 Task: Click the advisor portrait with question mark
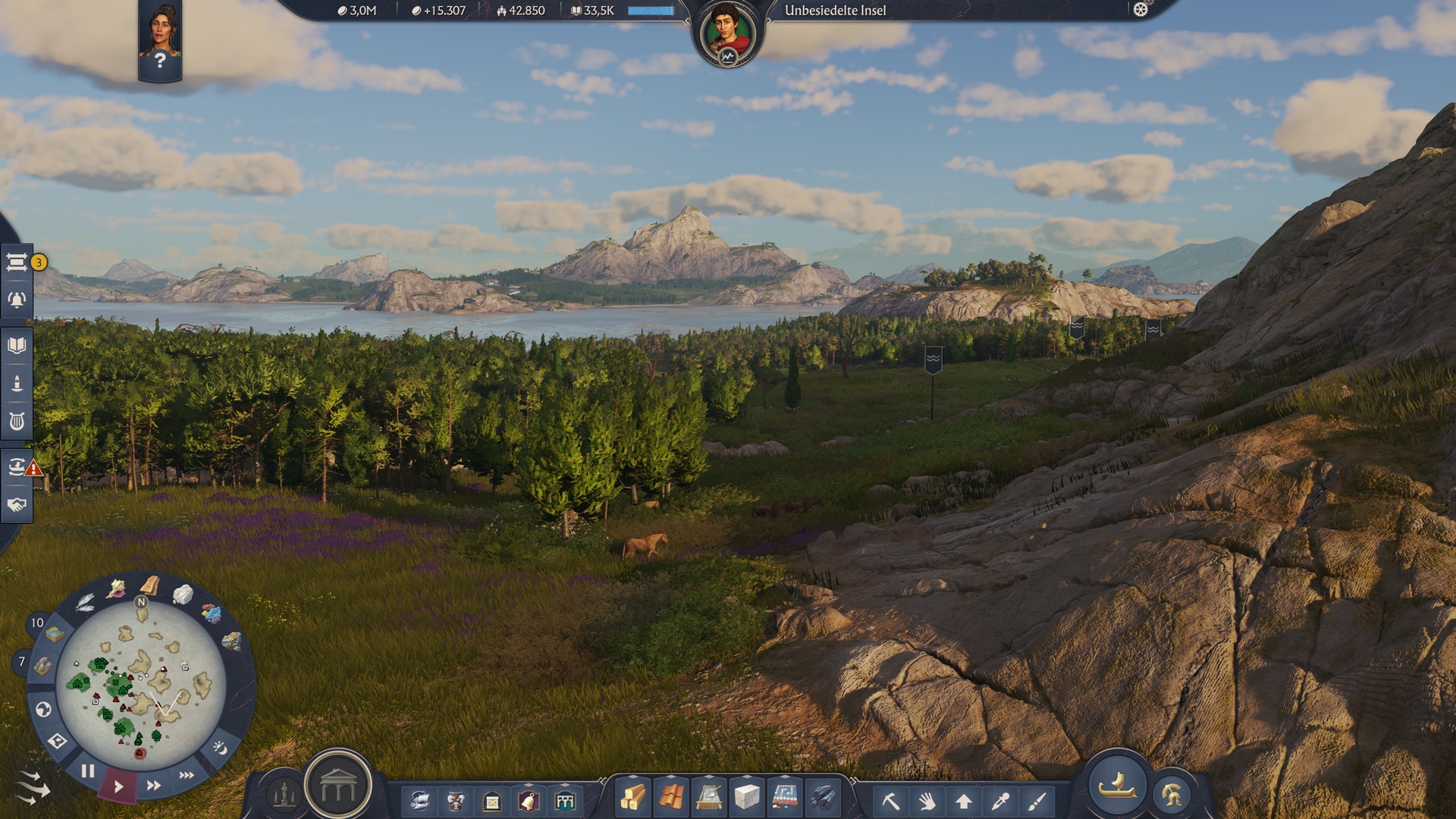point(160,39)
